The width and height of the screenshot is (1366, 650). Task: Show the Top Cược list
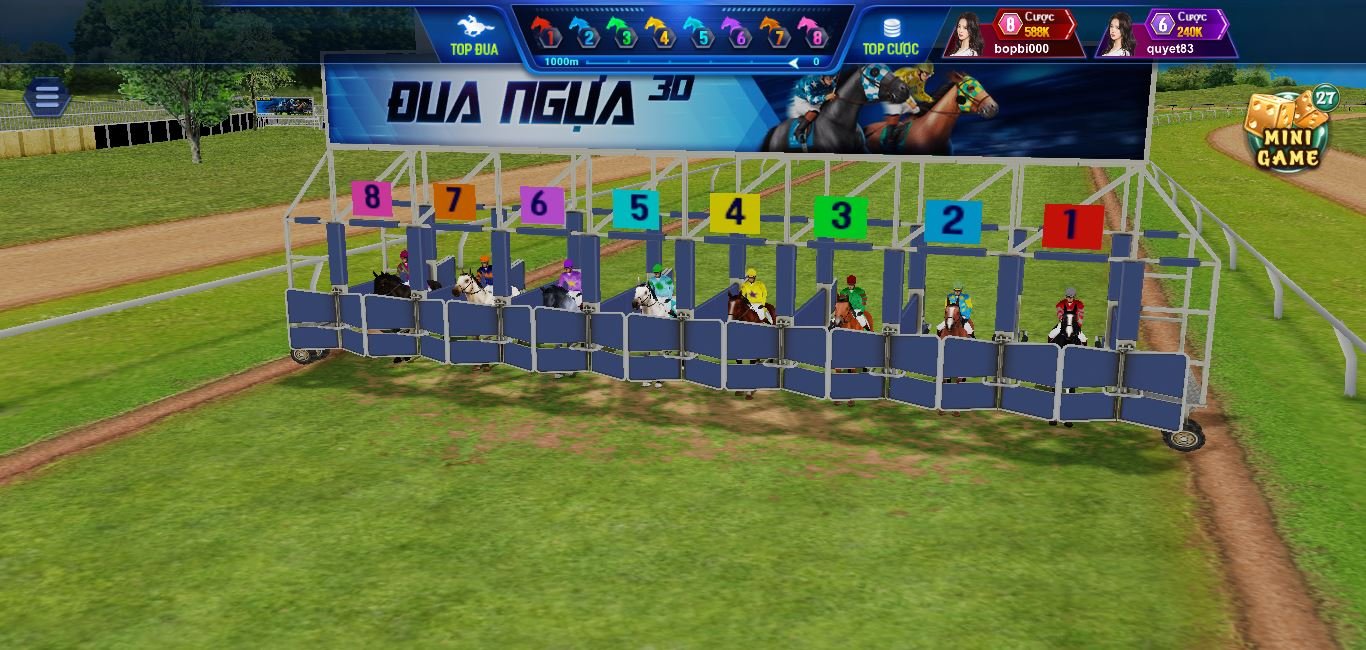(890, 35)
